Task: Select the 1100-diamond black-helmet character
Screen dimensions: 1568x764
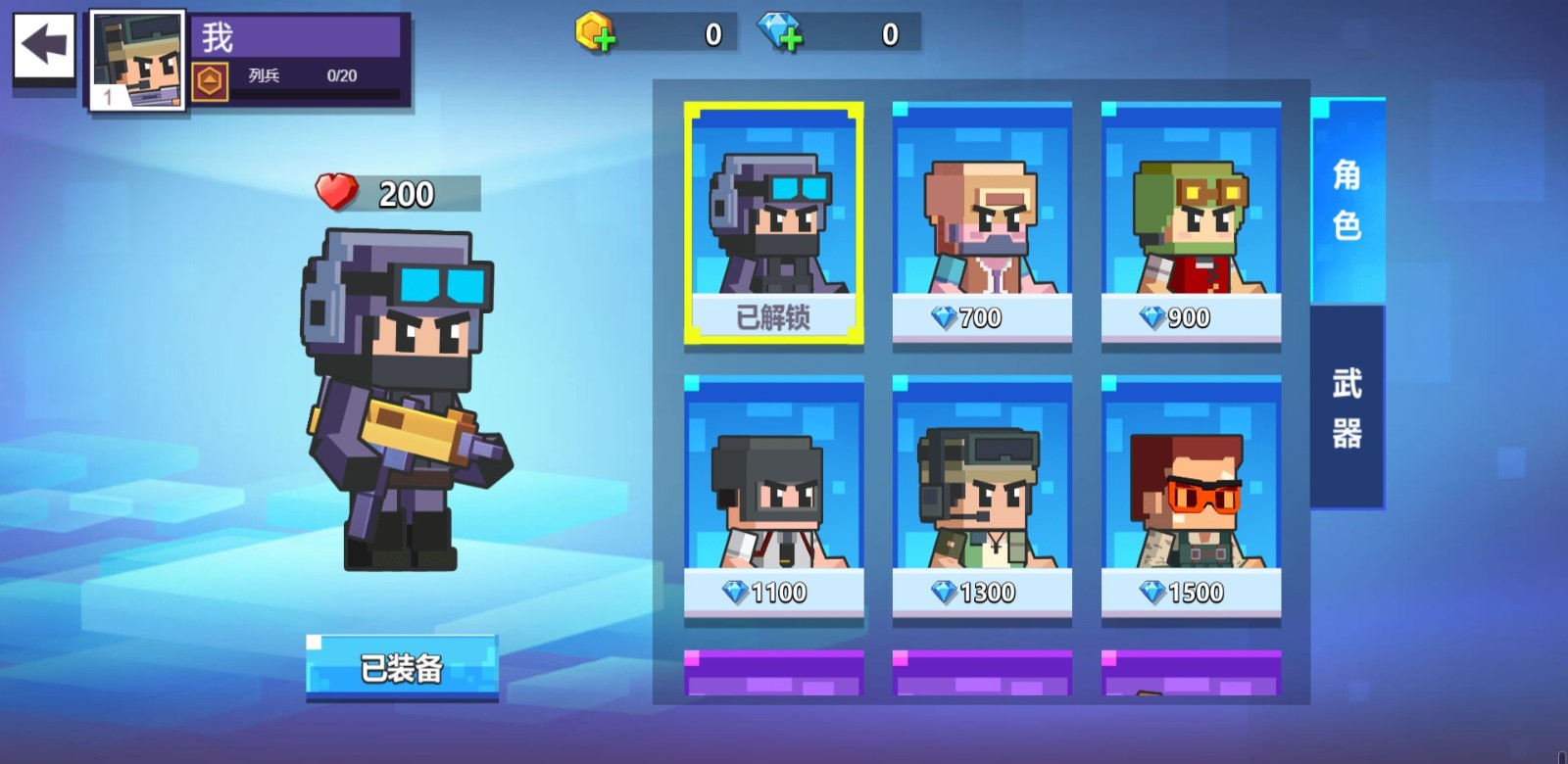Action: point(773,498)
